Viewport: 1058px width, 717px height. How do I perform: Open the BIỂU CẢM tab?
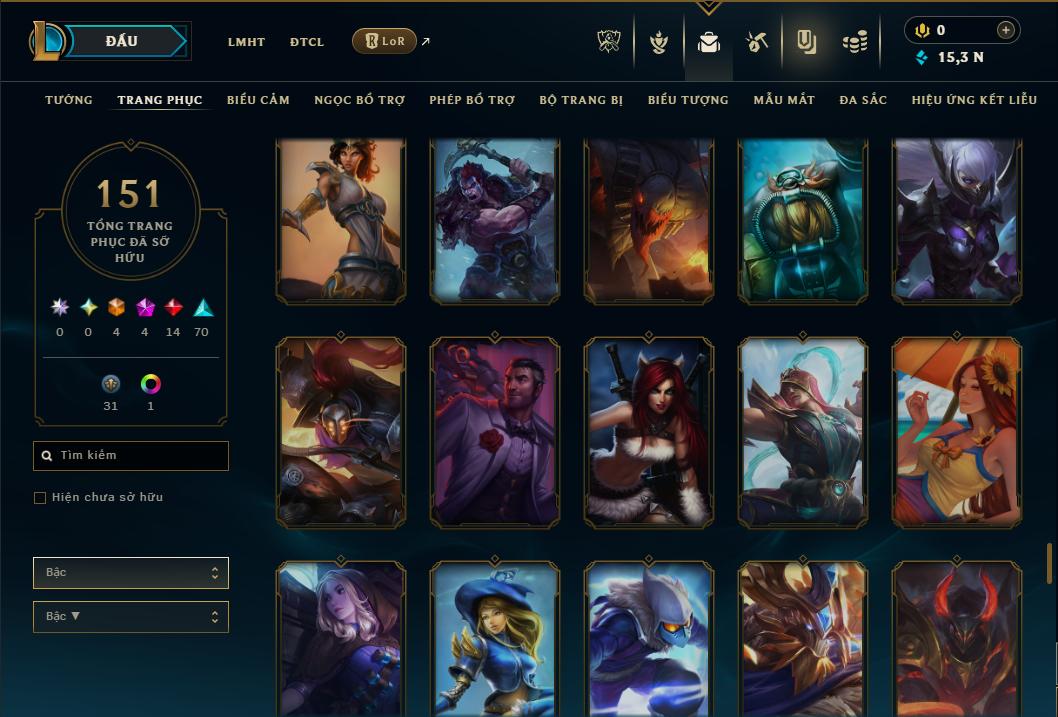(258, 100)
